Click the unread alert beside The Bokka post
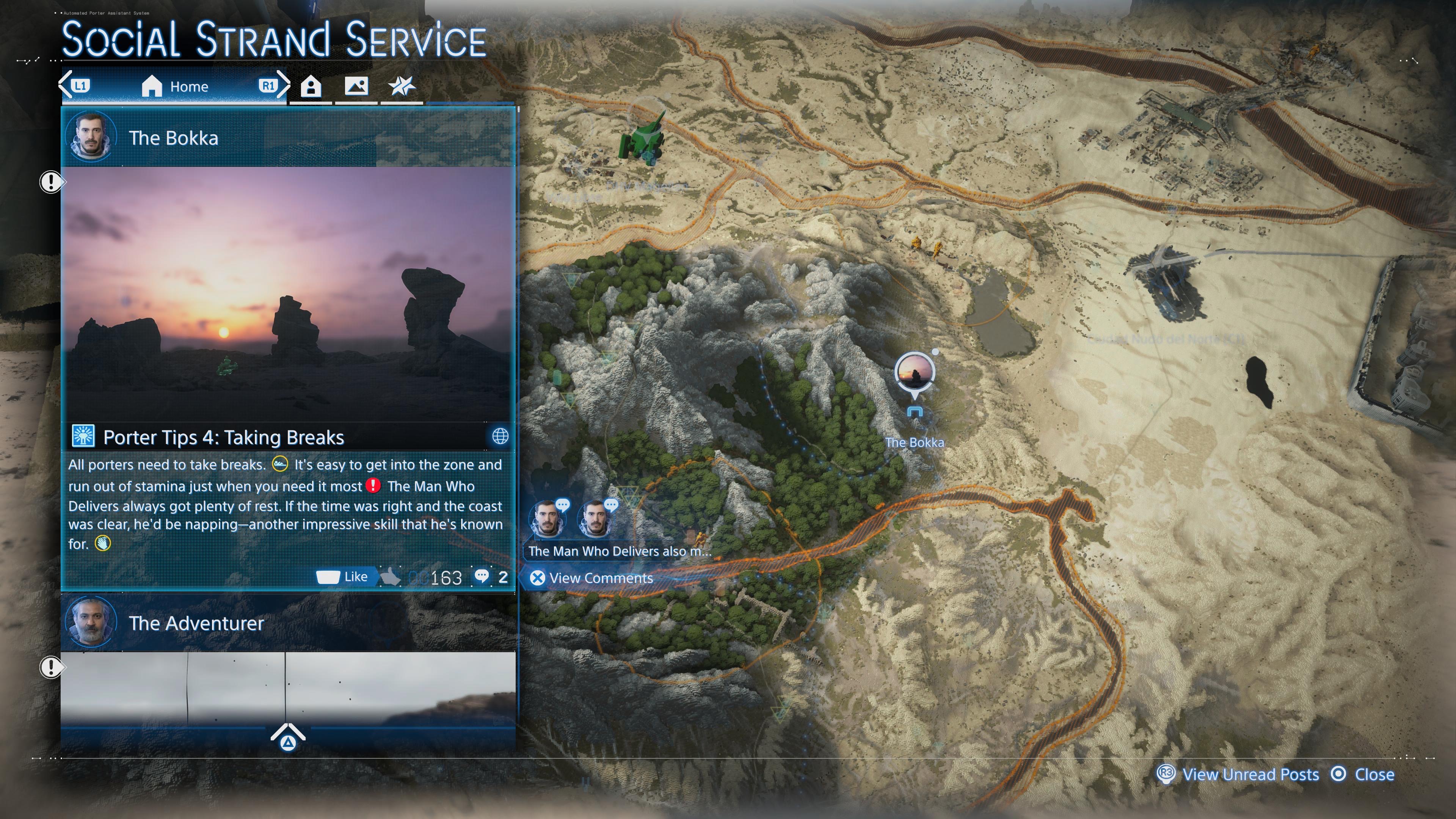The width and height of the screenshot is (1456, 819). tap(51, 182)
